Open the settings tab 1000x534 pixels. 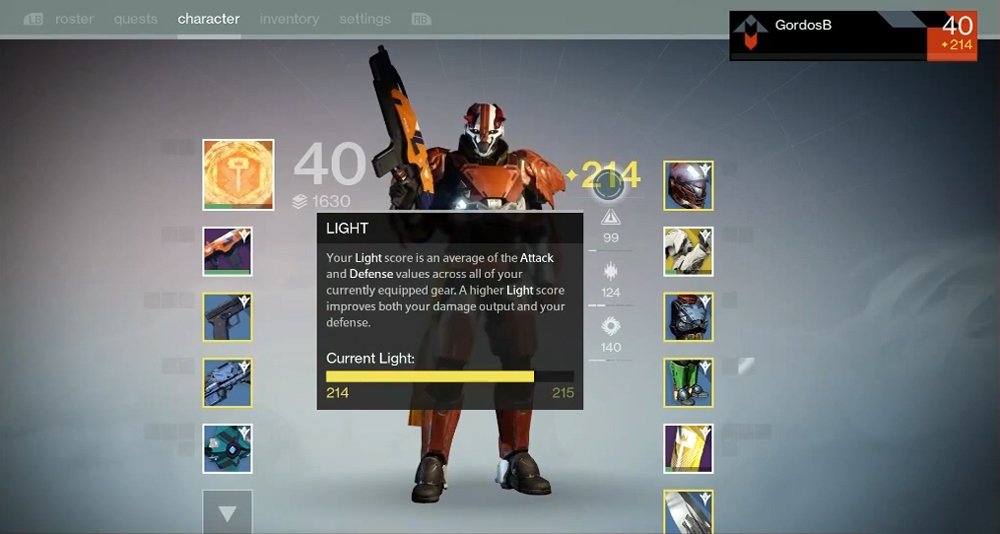click(x=364, y=19)
